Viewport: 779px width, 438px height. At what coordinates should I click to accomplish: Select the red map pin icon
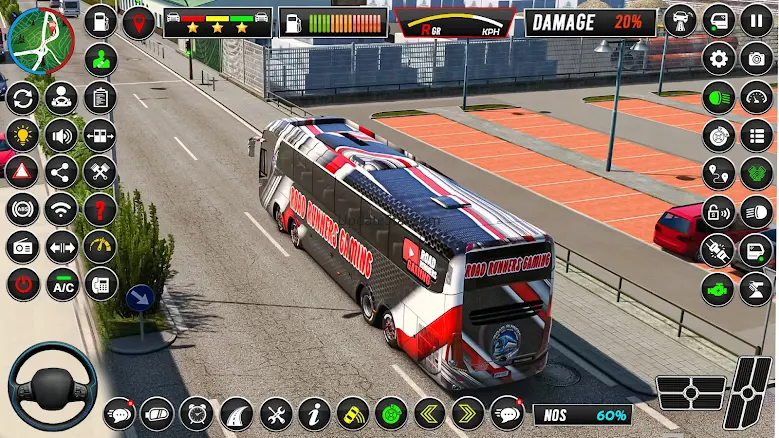[x=139, y=21]
